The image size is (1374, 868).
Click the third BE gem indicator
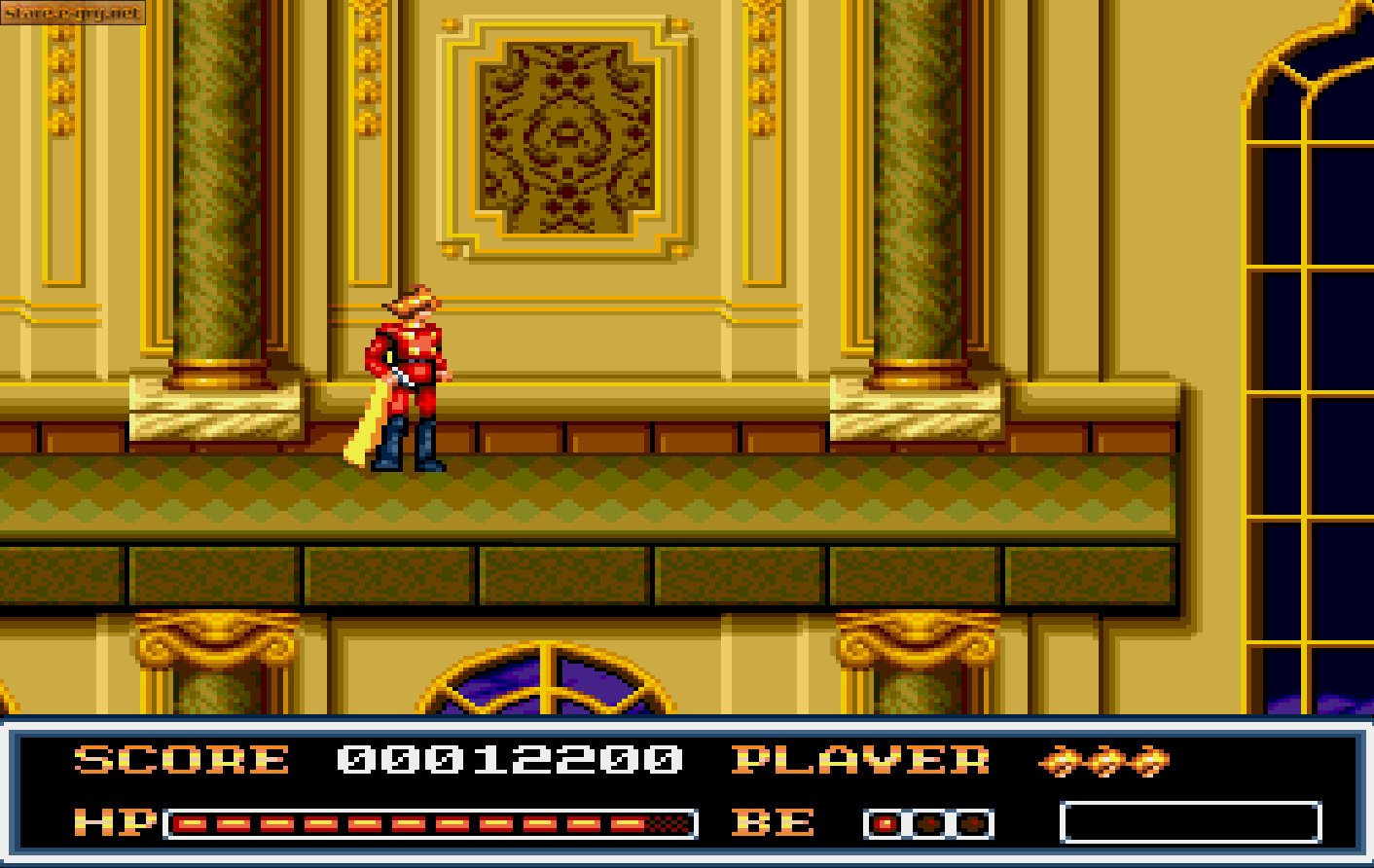click(x=971, y=823)
